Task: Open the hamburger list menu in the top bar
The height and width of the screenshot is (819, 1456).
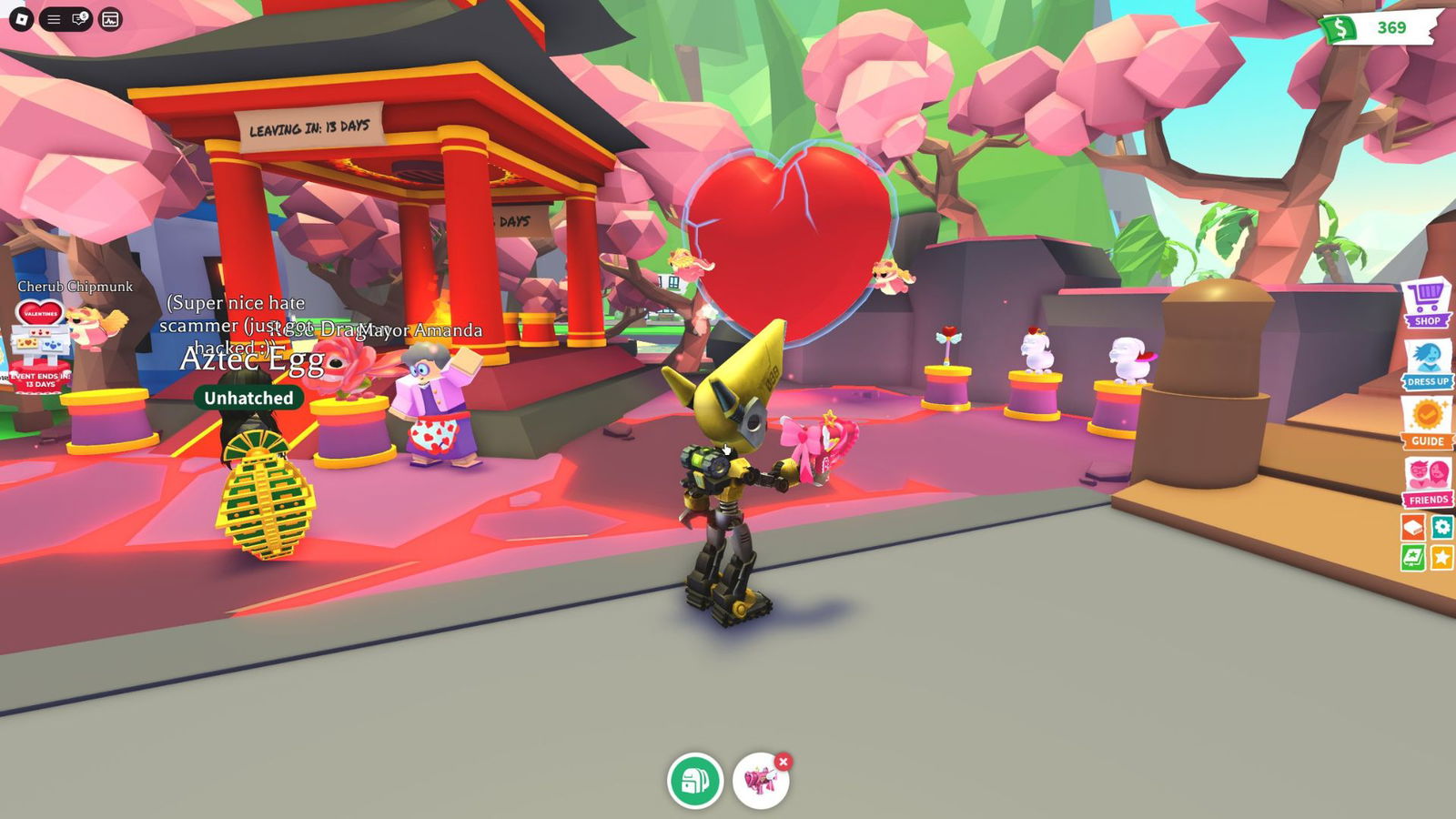Action: point(54,19)
